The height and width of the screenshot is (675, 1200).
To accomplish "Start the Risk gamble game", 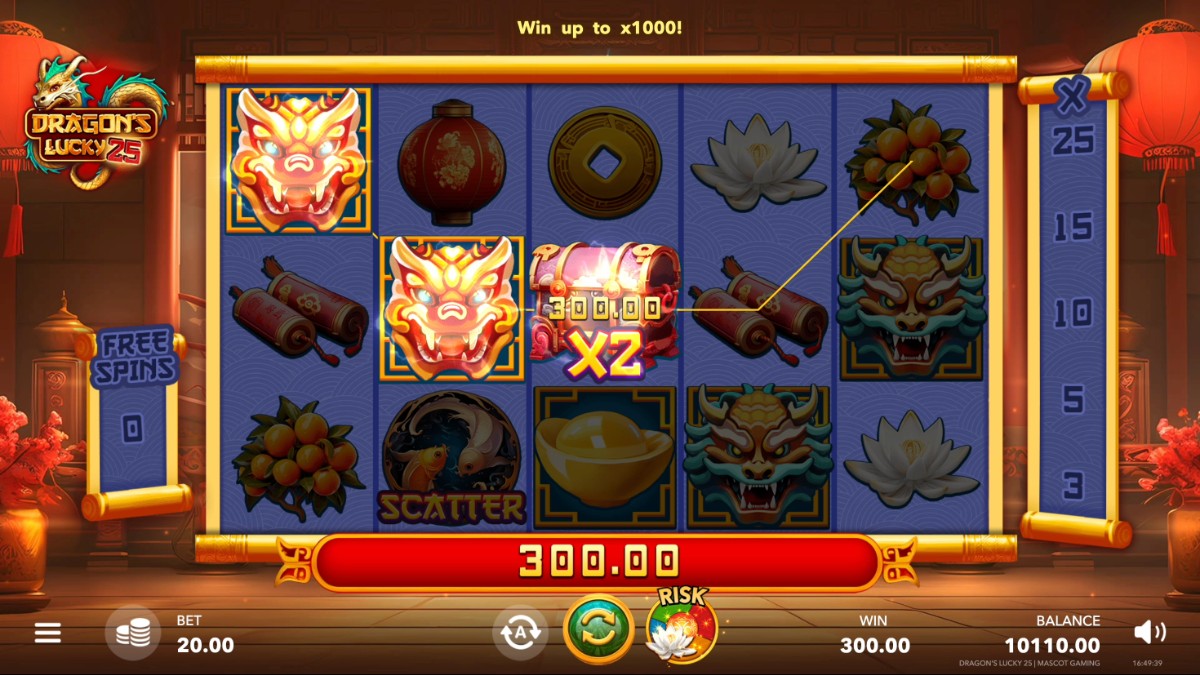I will [x=681, y=628].
